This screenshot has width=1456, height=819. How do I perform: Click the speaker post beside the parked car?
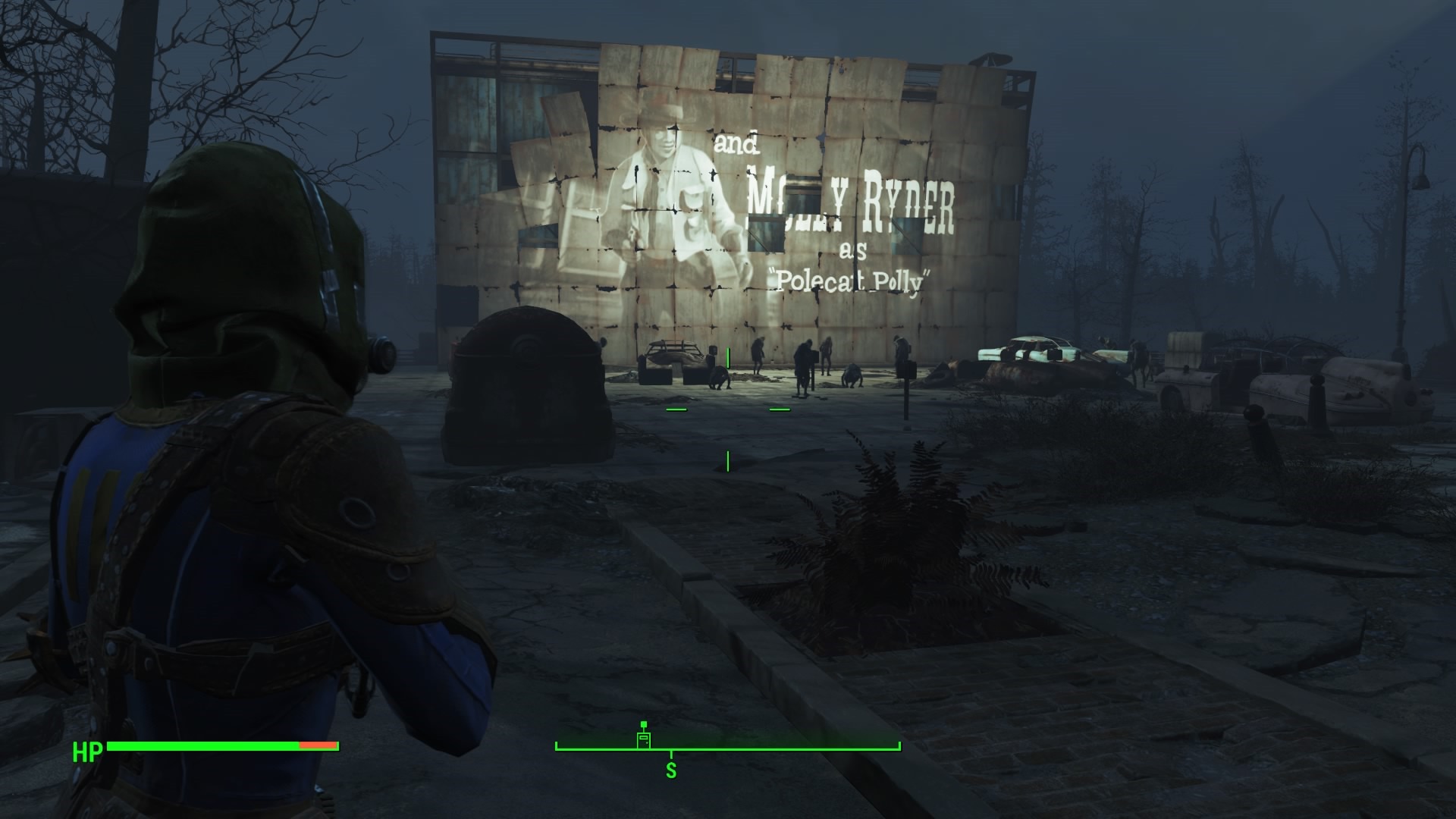[x=907, y=372]
